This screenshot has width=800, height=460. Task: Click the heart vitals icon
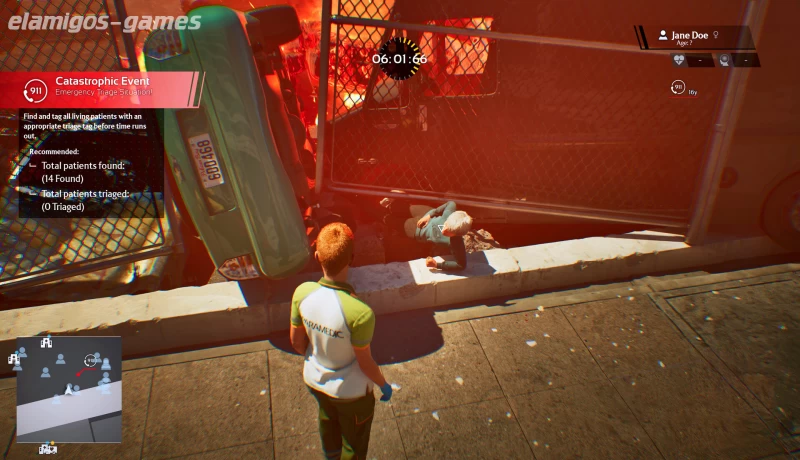679,60
